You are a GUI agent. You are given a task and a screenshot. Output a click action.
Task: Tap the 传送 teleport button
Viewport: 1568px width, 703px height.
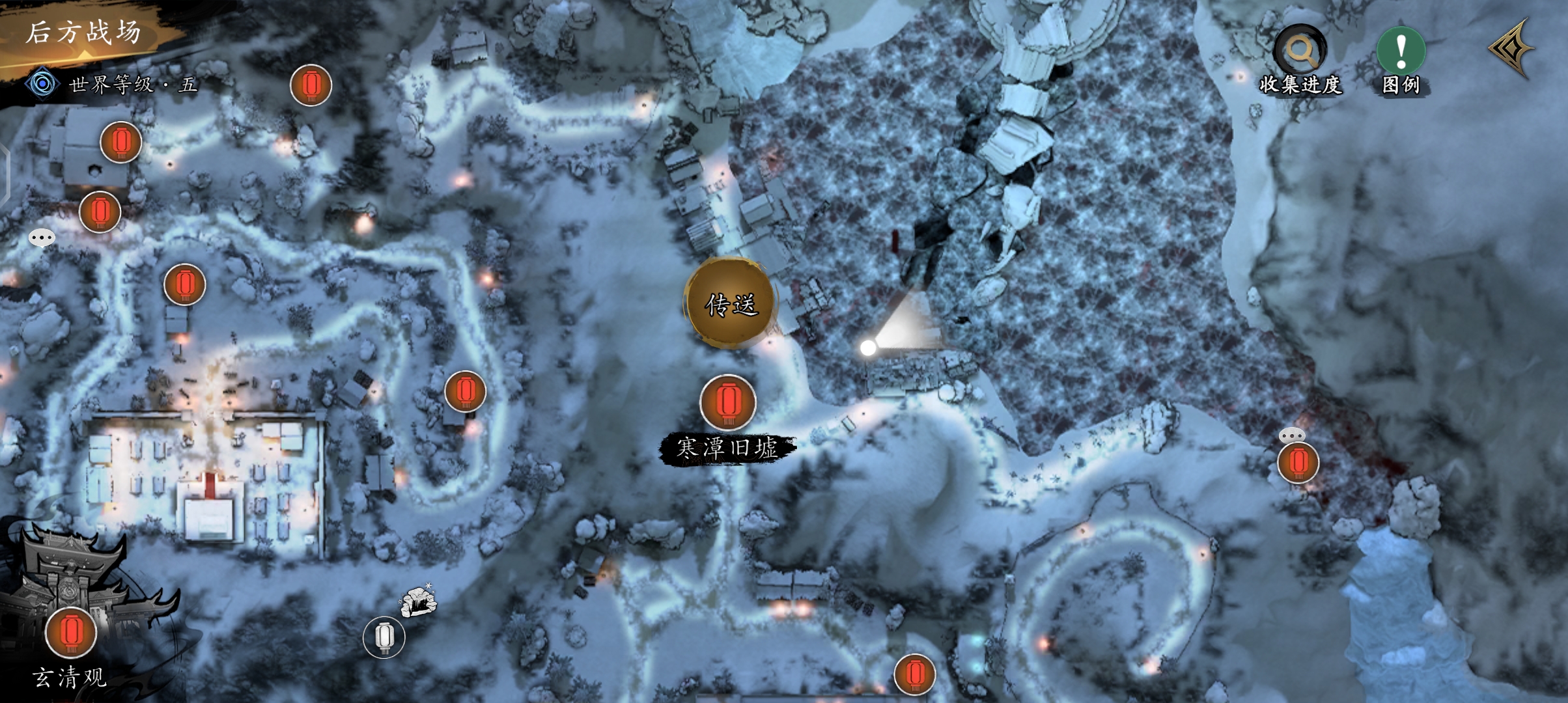731,303
